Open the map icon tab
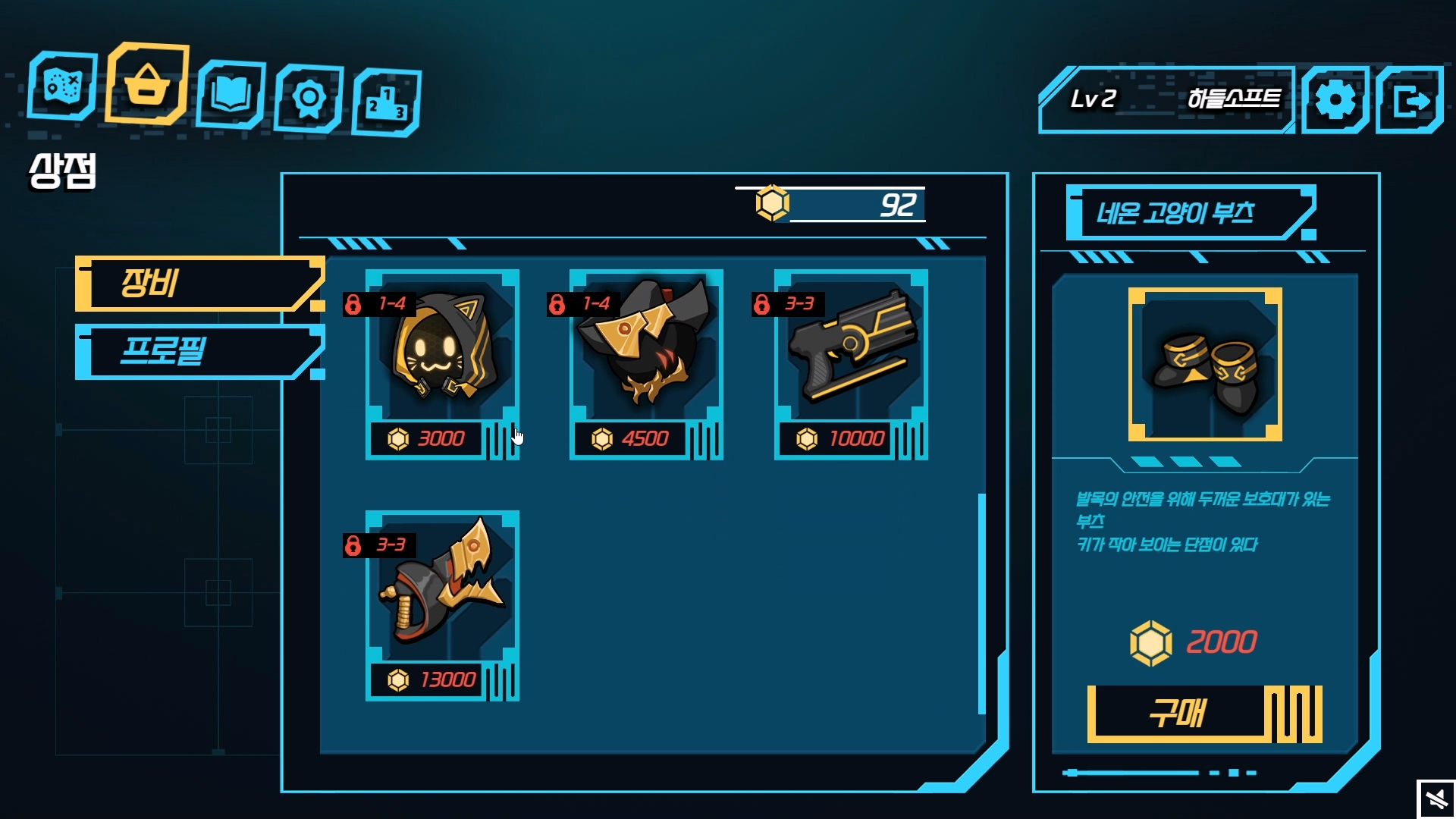Screen dimensions: 1456x819 [62, 86]
